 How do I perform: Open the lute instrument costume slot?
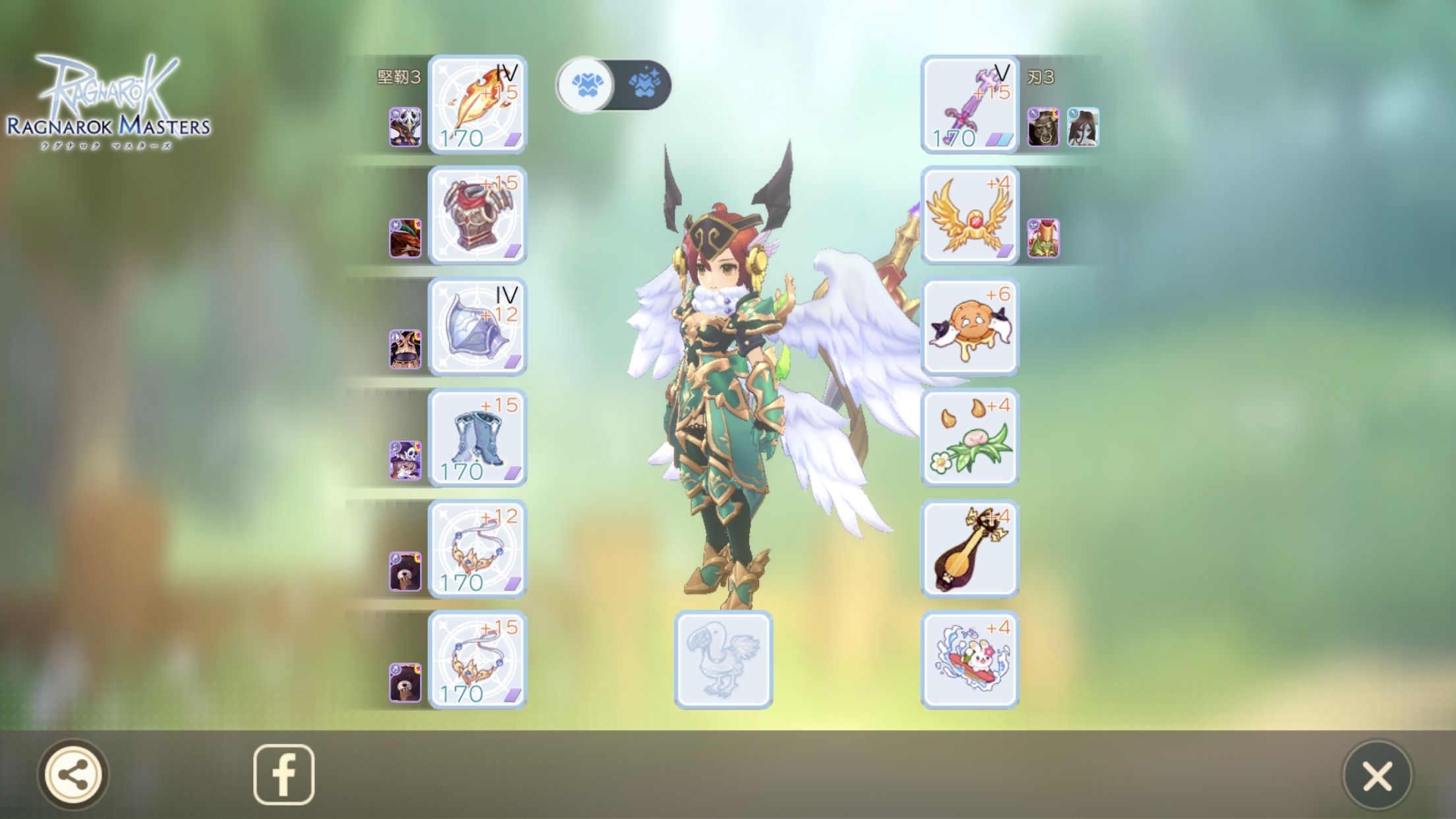tap(969, 549)
